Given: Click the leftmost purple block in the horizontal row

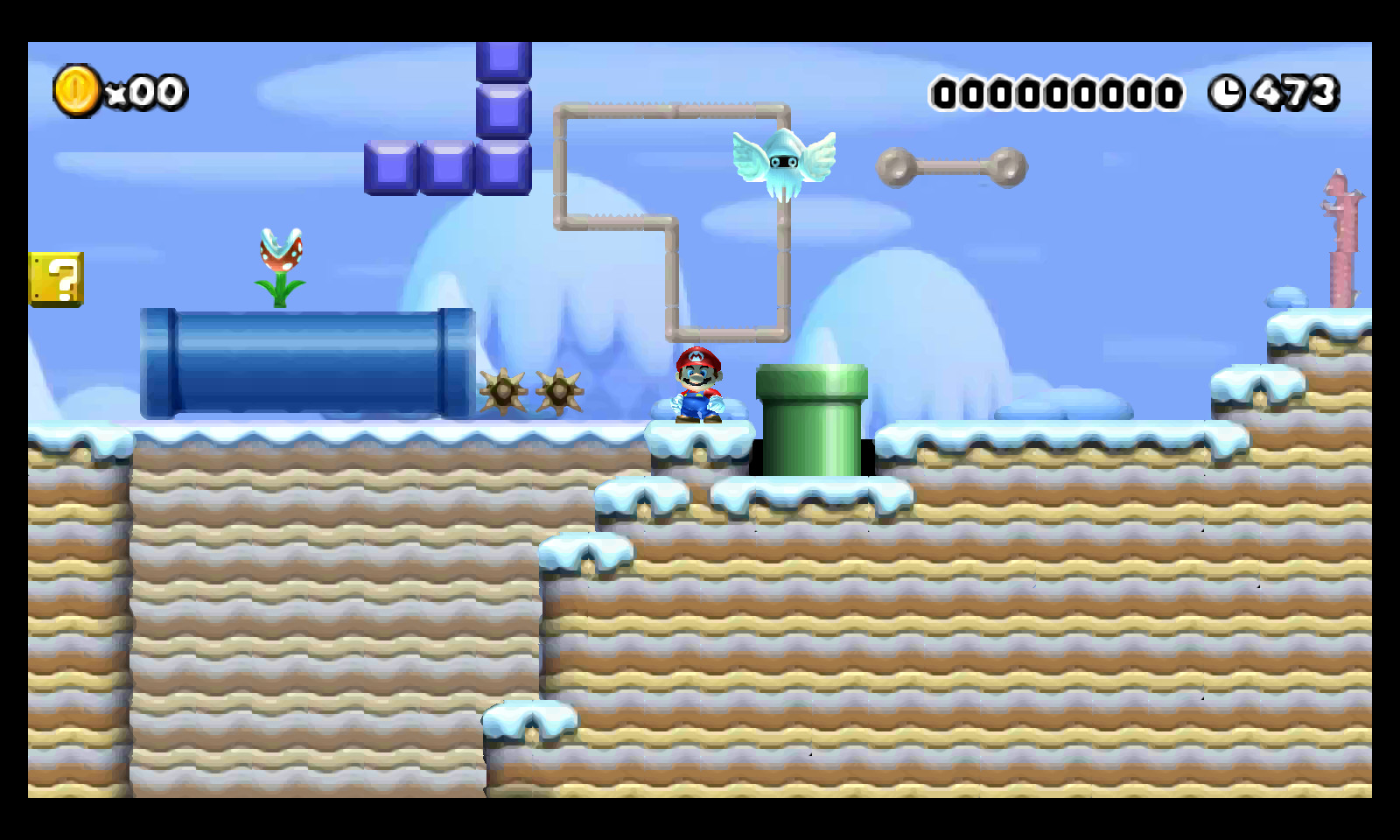Looking at the screenshot, I should (x=391, y=166).
